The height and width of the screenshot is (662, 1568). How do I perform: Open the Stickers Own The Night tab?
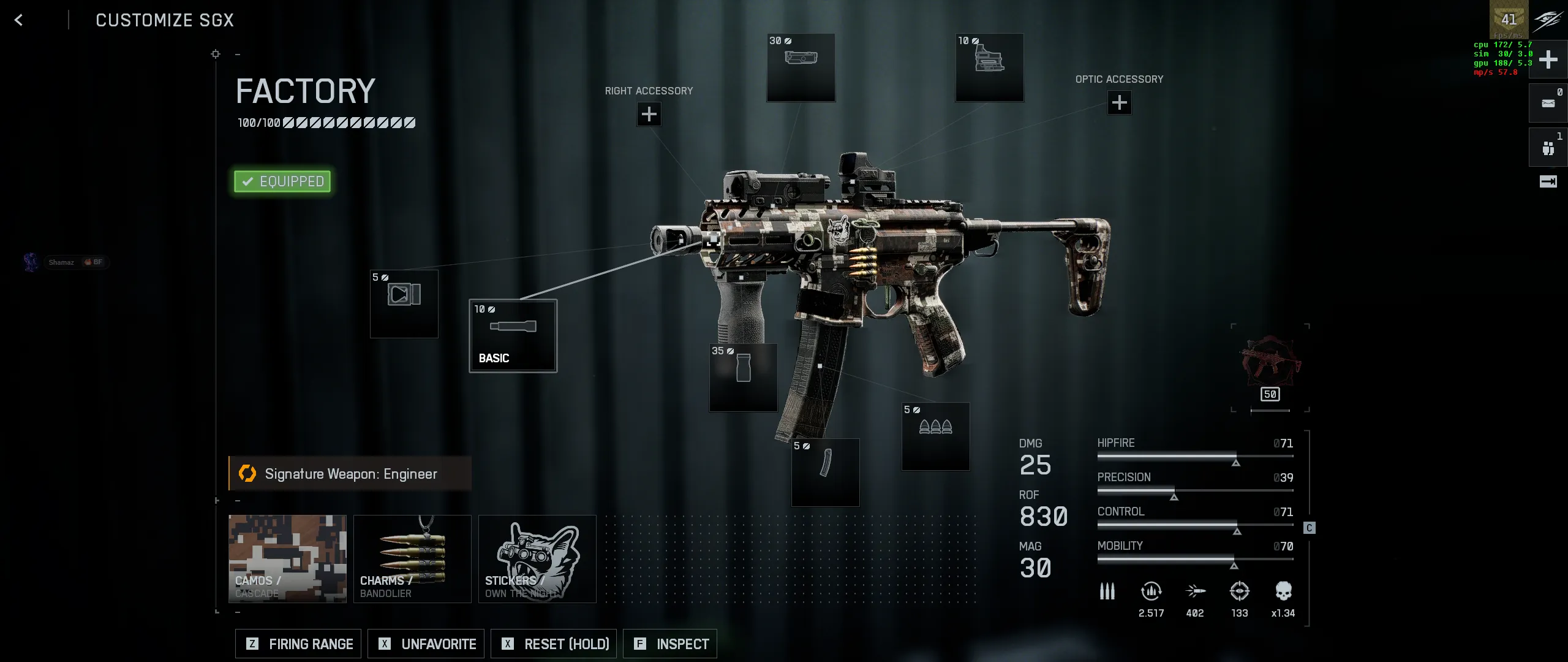(537, 558)
